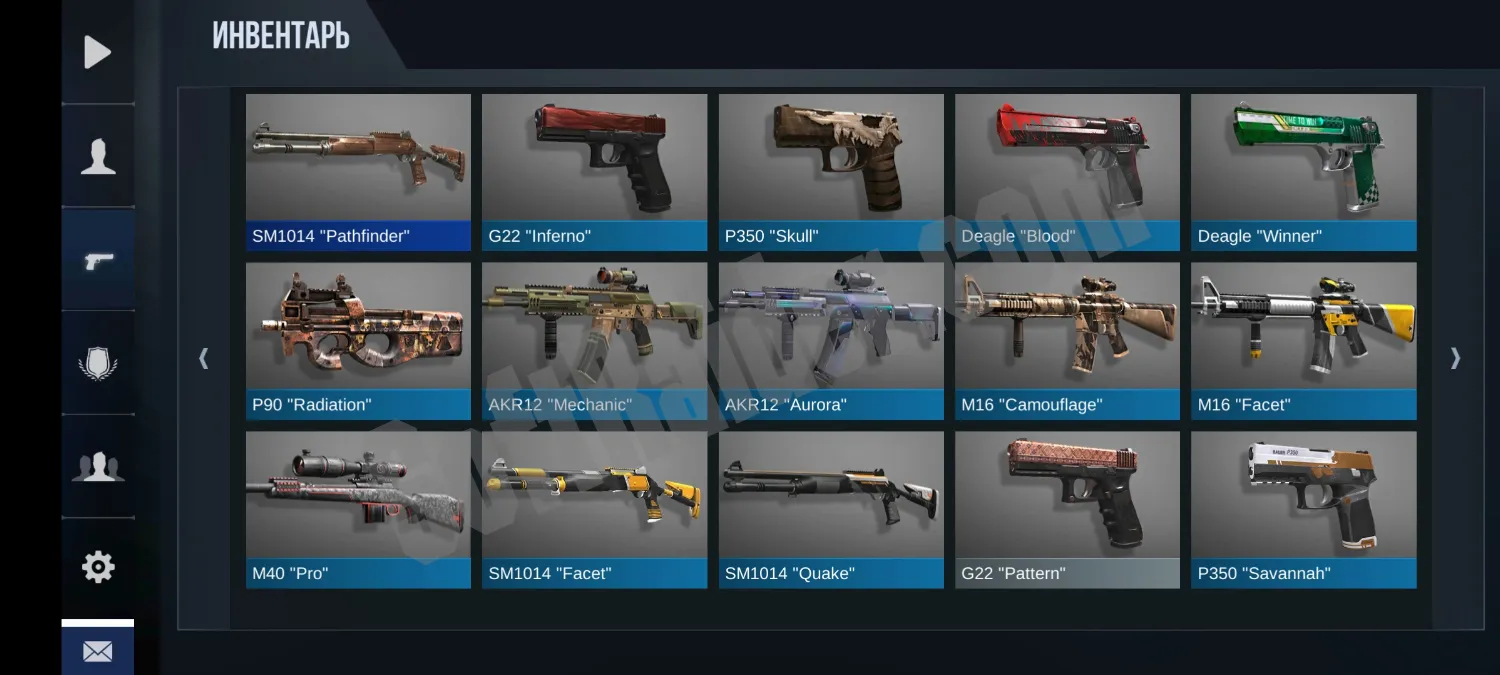Go to the next inventory page
This screenshot has height=675, width=1500.
1455,358
